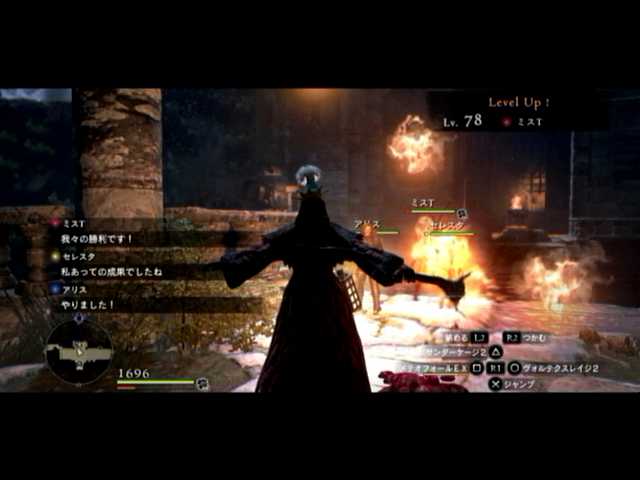Select the アリス name tag above the pawn
The width and height of the screenshot is (640, 480).
click(364, 225)
